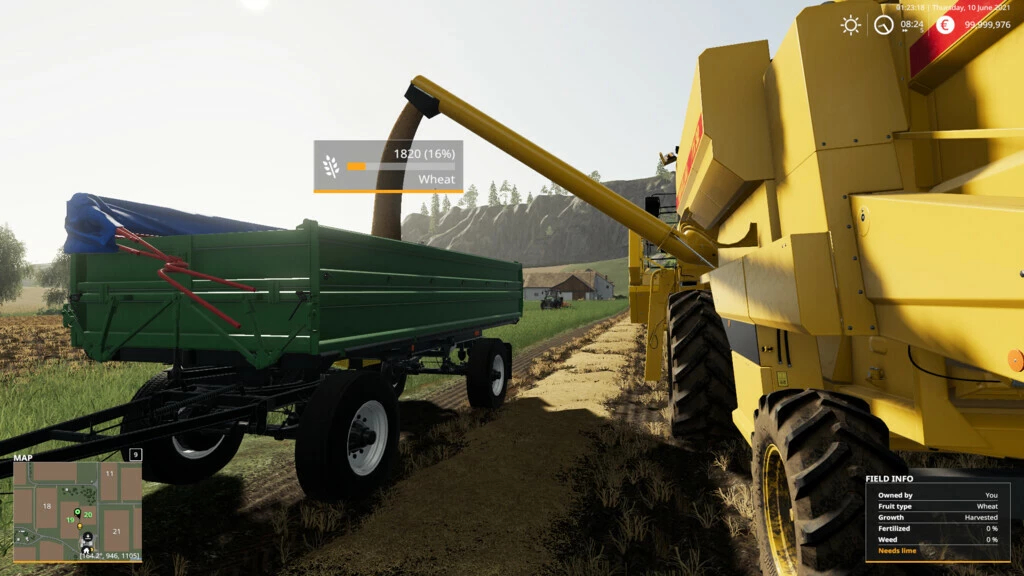Pick field 11 on the minimap
Viewport: 1024px width, 576px height.
click(109, 473)
